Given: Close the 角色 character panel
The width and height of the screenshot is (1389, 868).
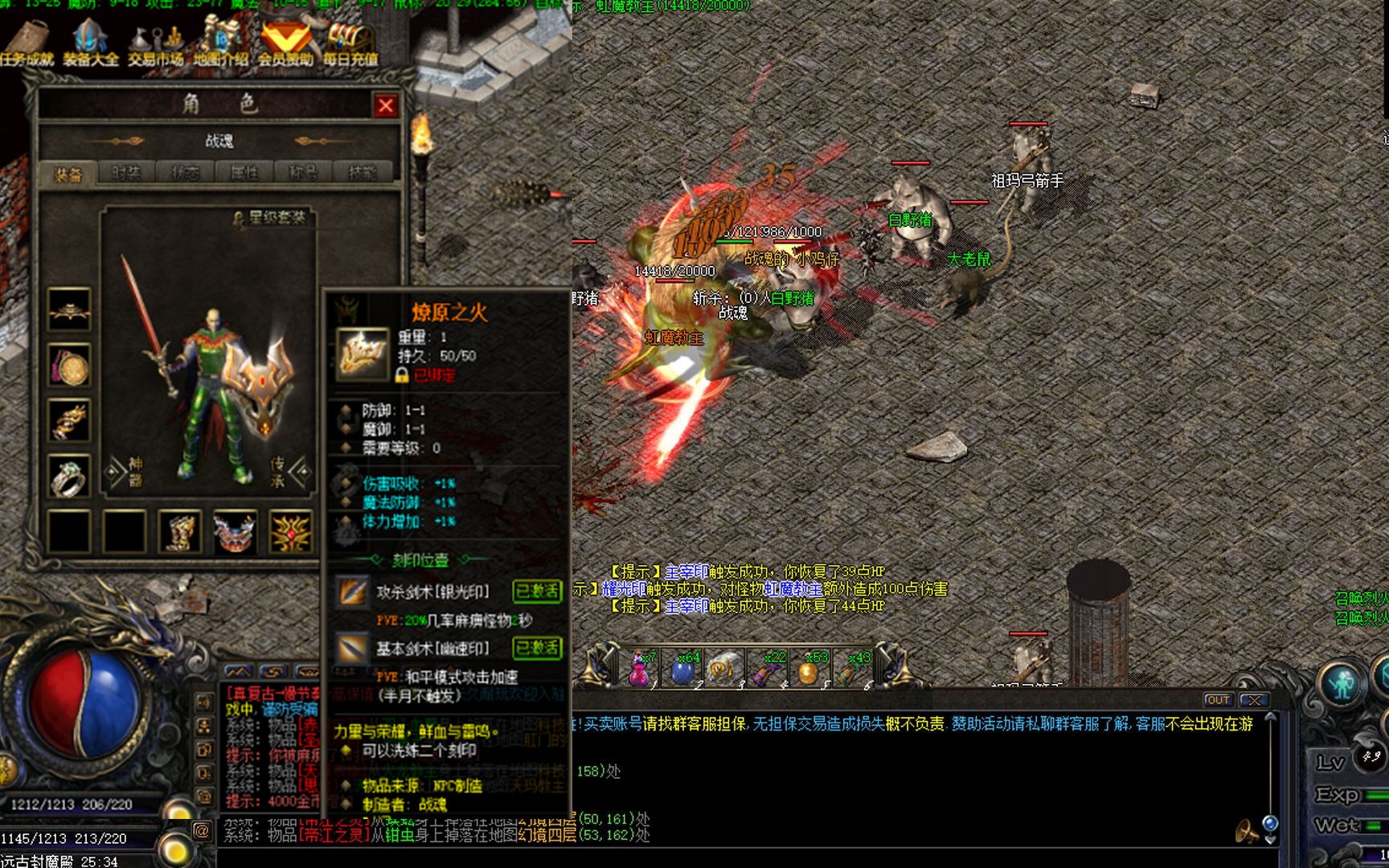Looking at the screenshot, I should (386, 105).
